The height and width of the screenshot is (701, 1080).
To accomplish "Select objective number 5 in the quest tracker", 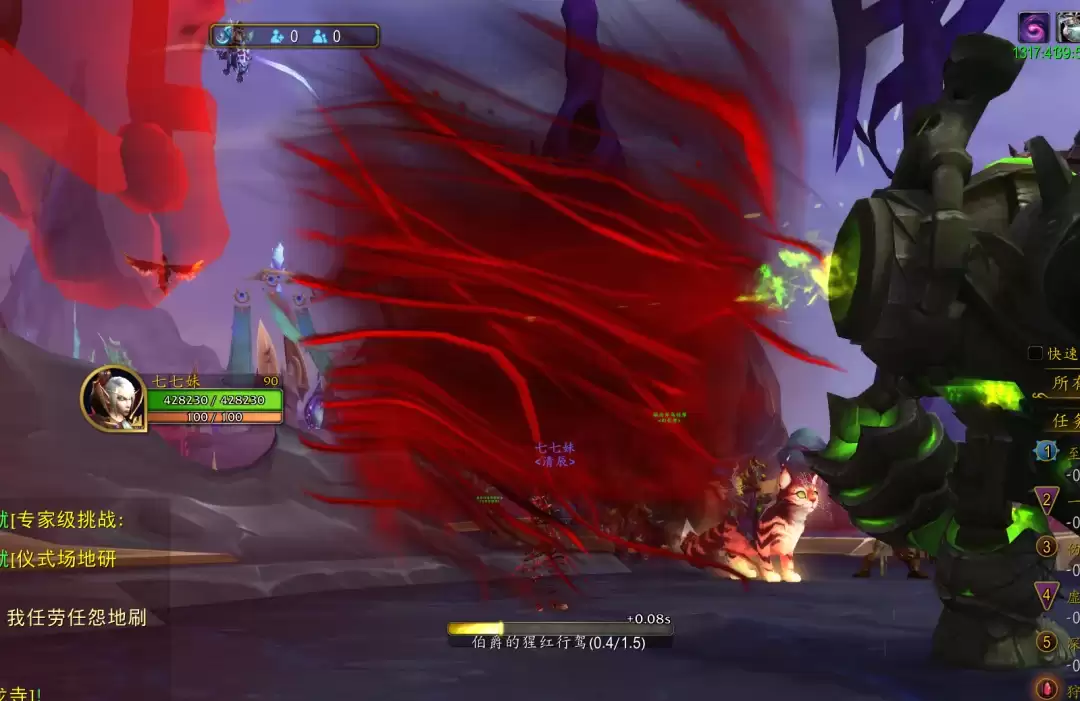I will click(x=1046, y=642).
